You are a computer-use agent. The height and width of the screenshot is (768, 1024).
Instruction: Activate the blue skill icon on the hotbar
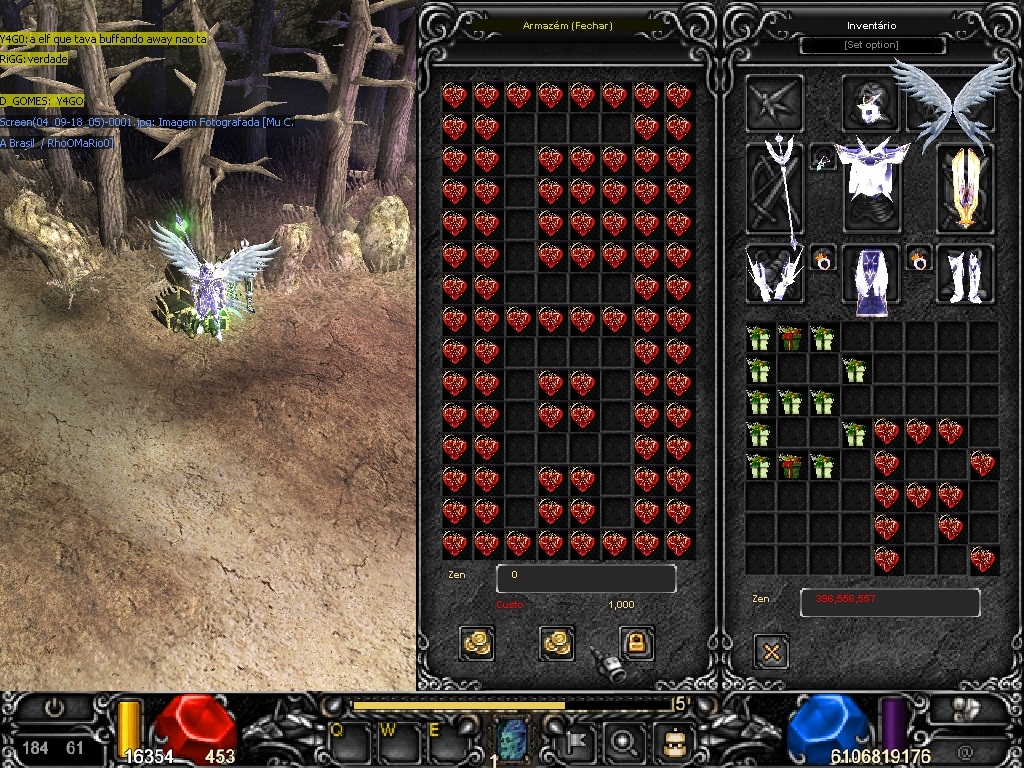(x=512, y=740)
